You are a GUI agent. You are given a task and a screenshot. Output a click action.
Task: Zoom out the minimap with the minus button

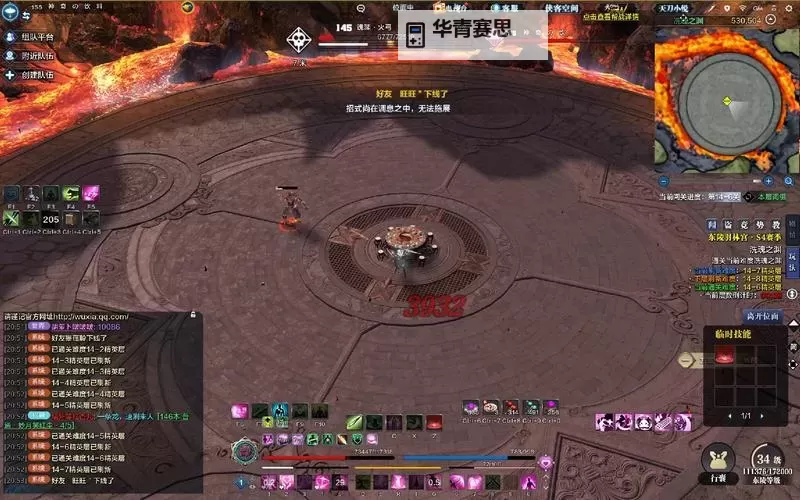coord(664,181)
